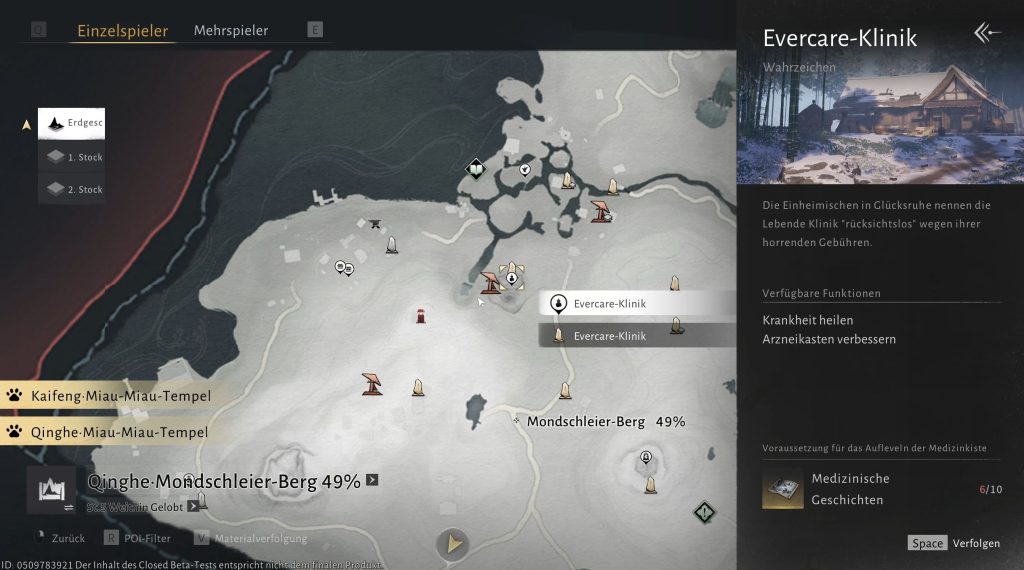Switch to the Einzelspieler tab
Viewport: 1024px width, 570px height.
coord(122,31)
